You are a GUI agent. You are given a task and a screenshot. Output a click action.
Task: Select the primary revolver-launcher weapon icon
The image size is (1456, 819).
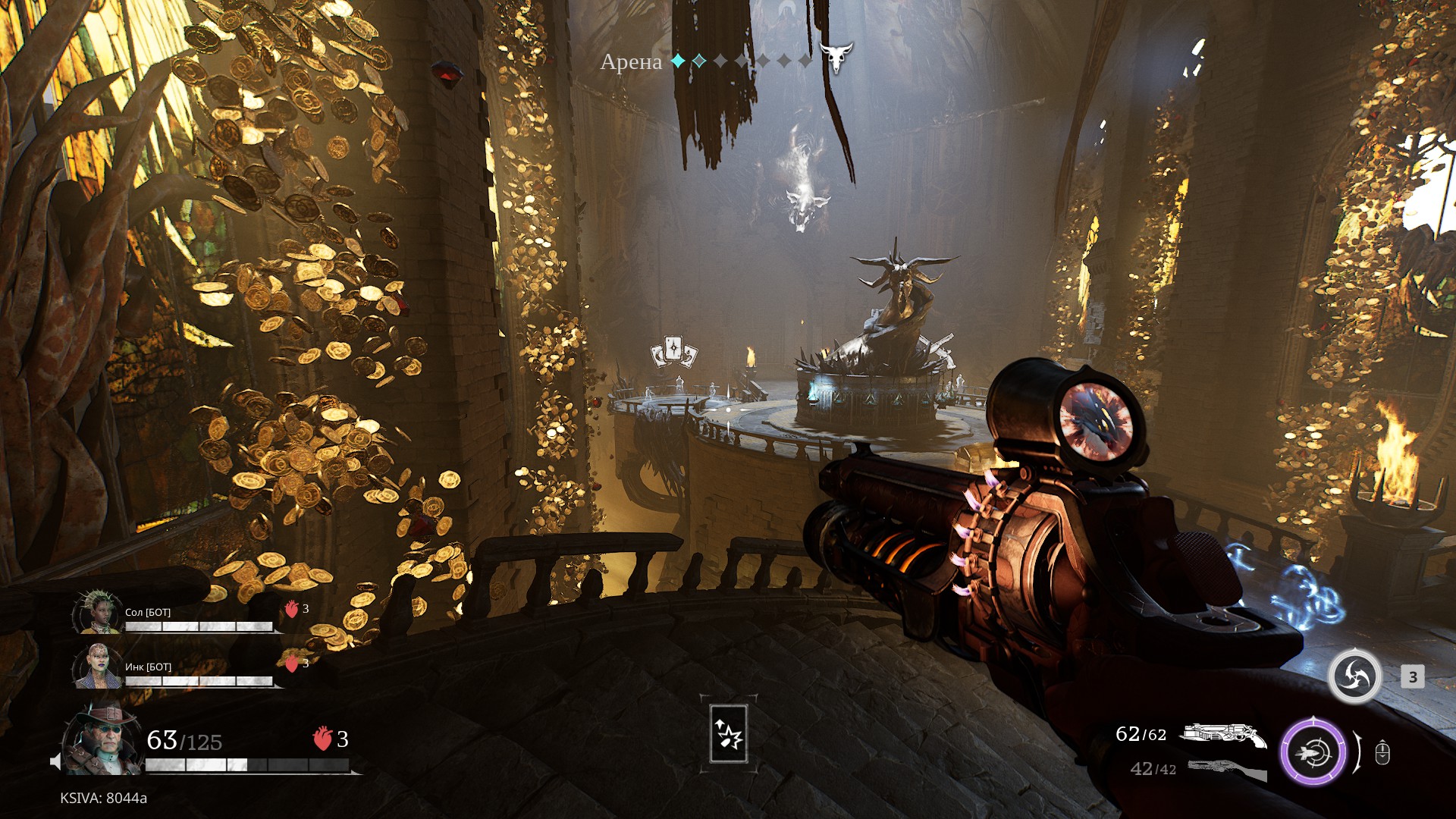[x=1224, y=734]
